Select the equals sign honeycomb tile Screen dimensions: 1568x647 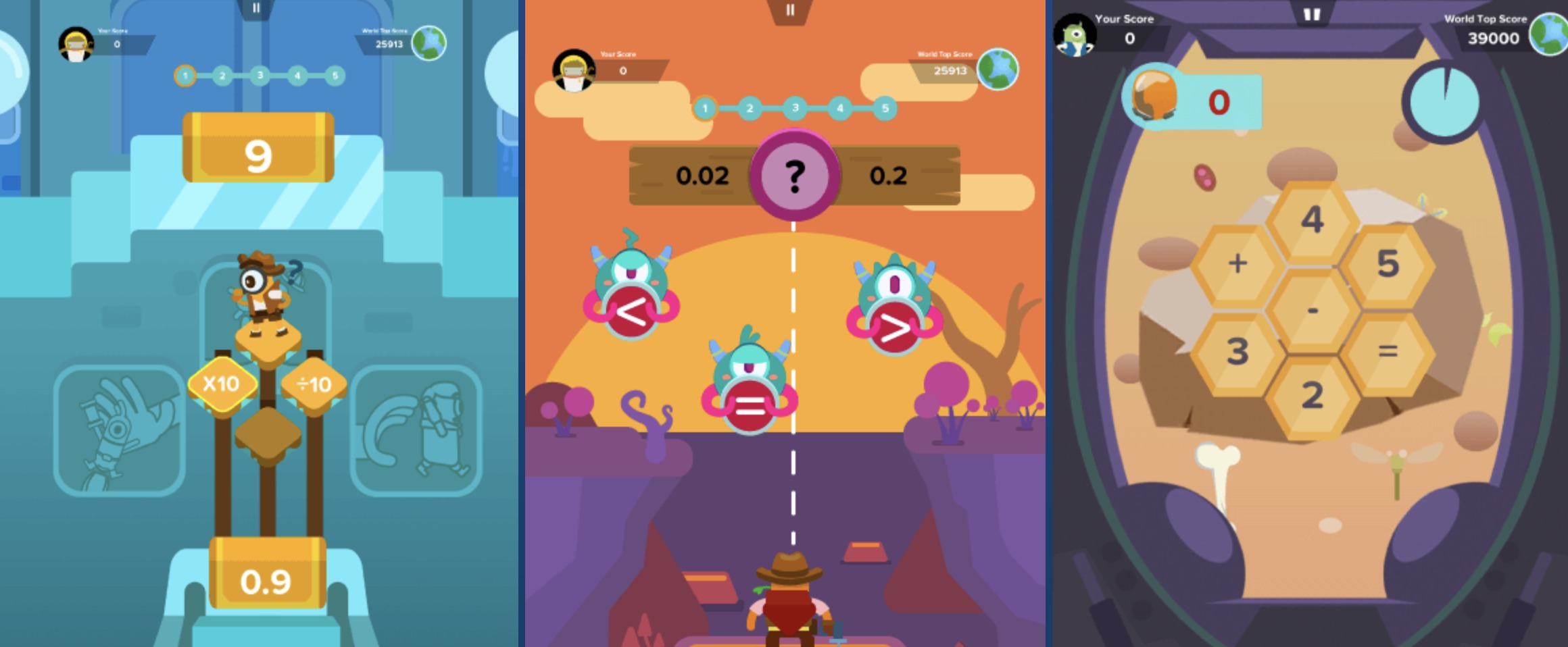click(1388, 351)
